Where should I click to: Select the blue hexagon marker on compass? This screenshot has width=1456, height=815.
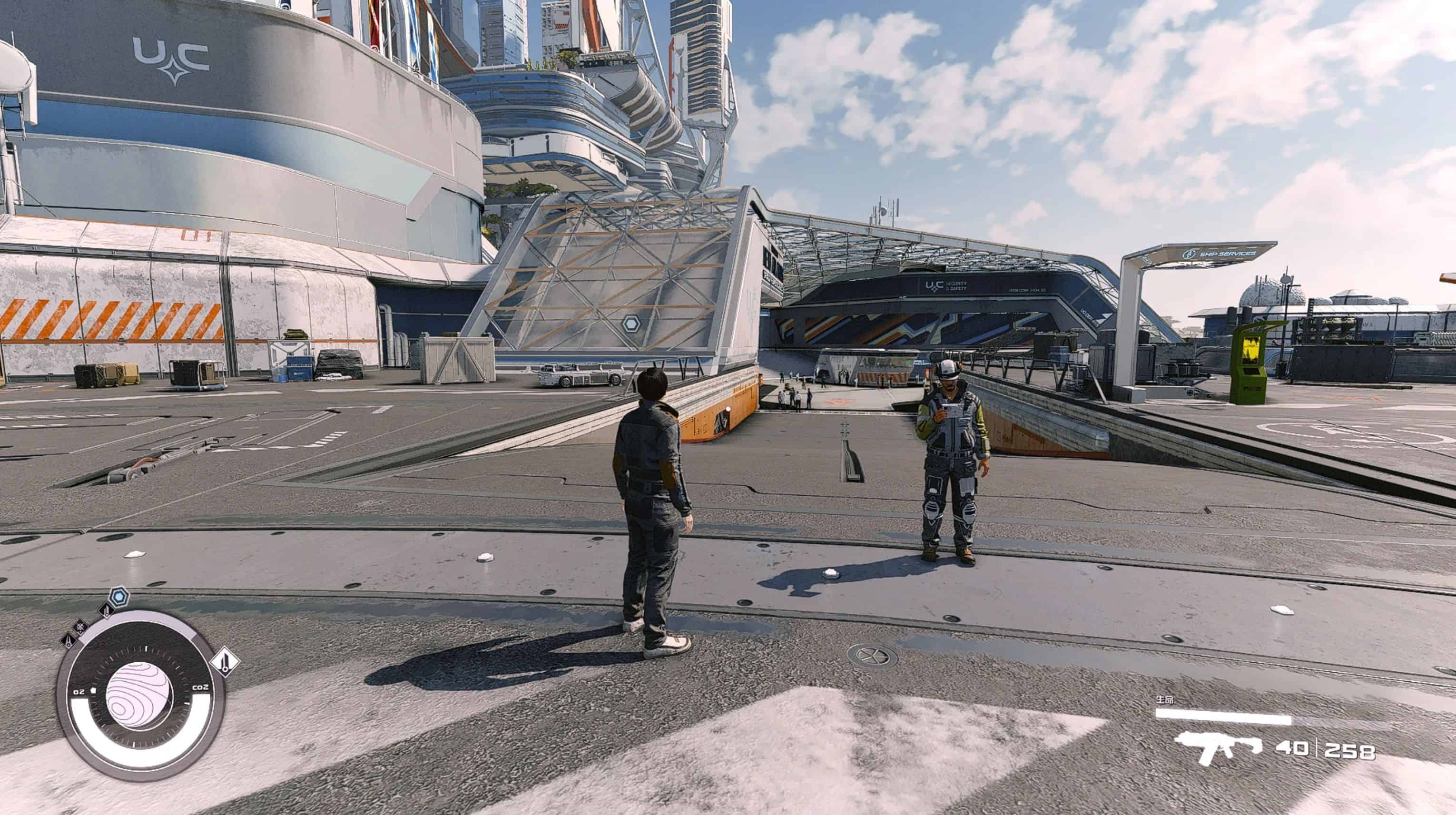(118, 596)
